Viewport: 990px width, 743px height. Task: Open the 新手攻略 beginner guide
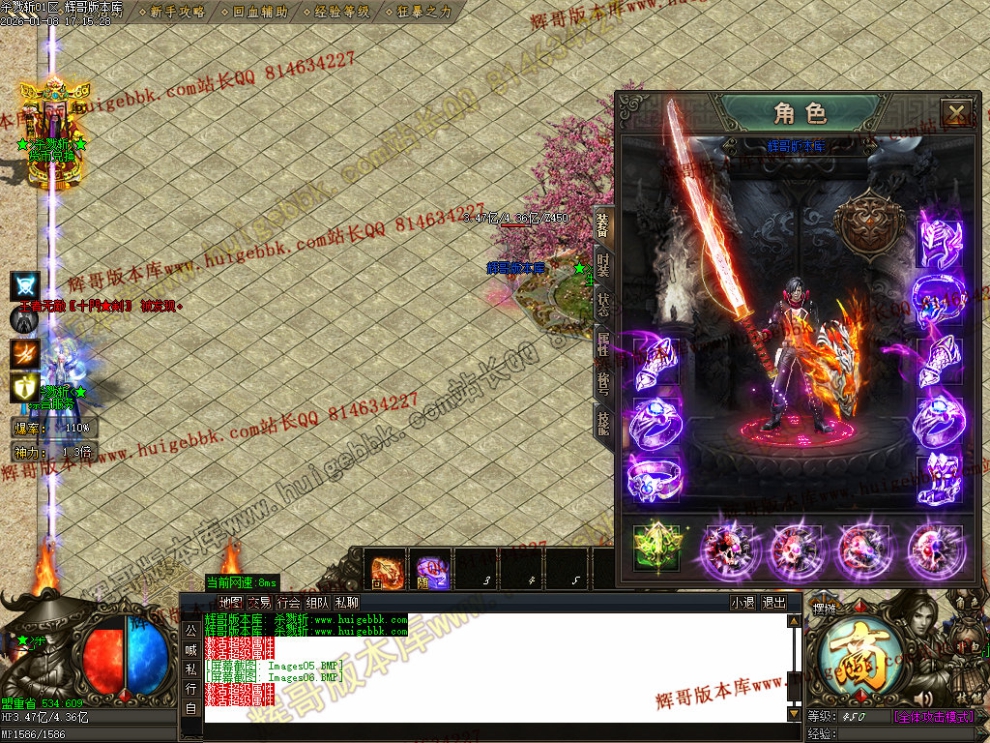pyautogui.click(x=177, y=12)
